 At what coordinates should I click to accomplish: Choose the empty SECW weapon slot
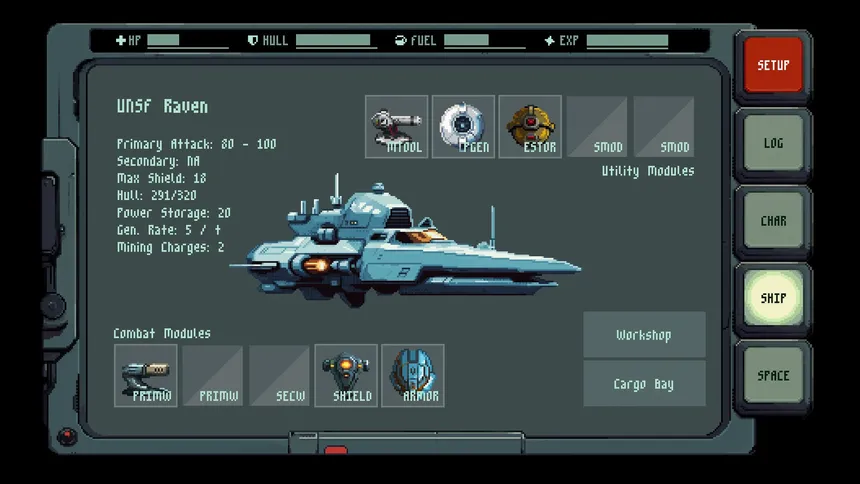280,376
